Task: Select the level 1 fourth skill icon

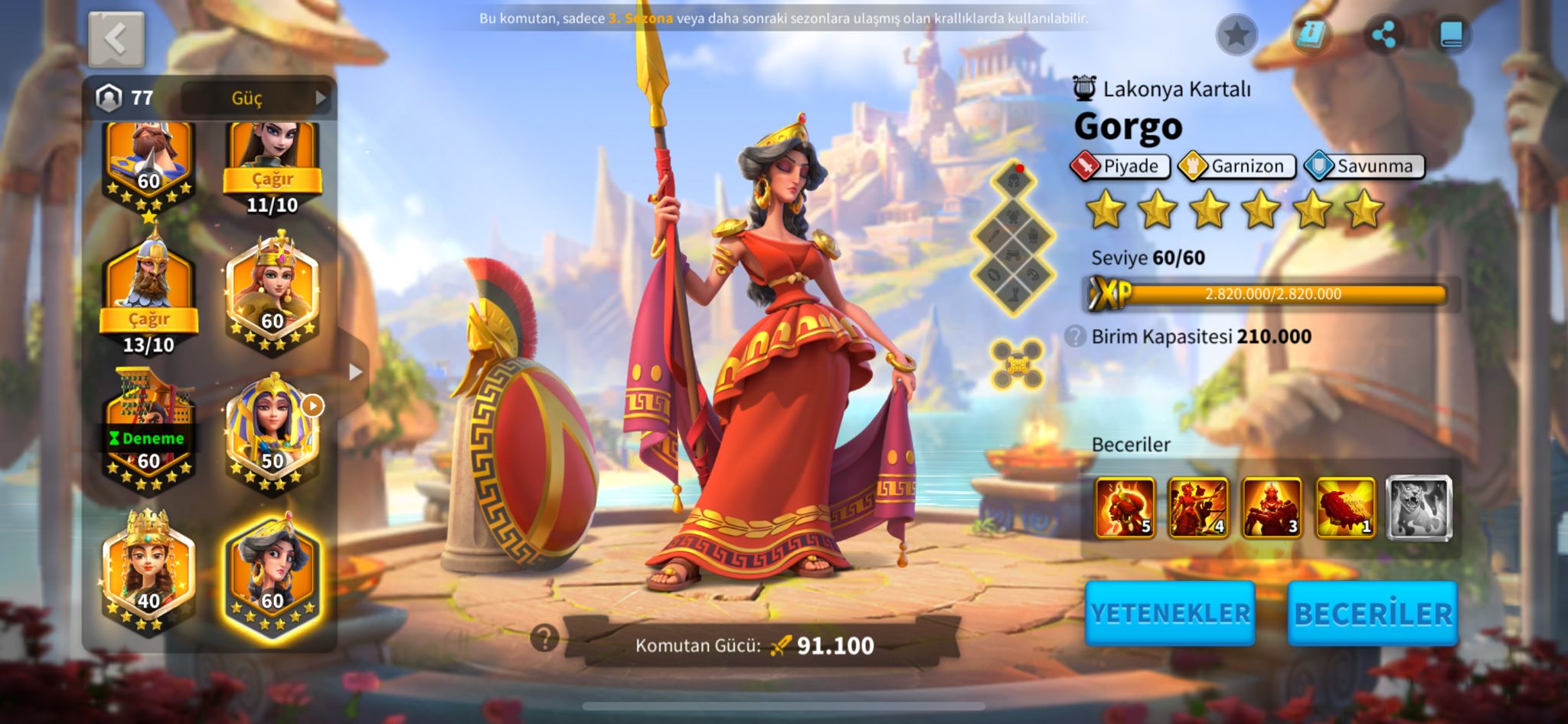Action: (1345, 507)
